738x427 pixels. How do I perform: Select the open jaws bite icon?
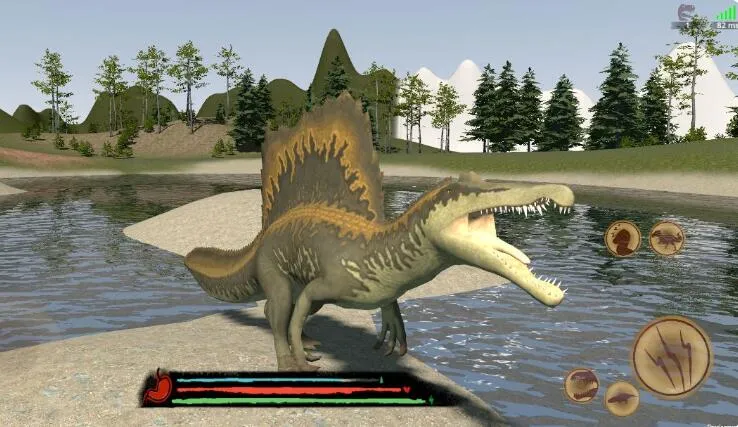tap(581, 385)
